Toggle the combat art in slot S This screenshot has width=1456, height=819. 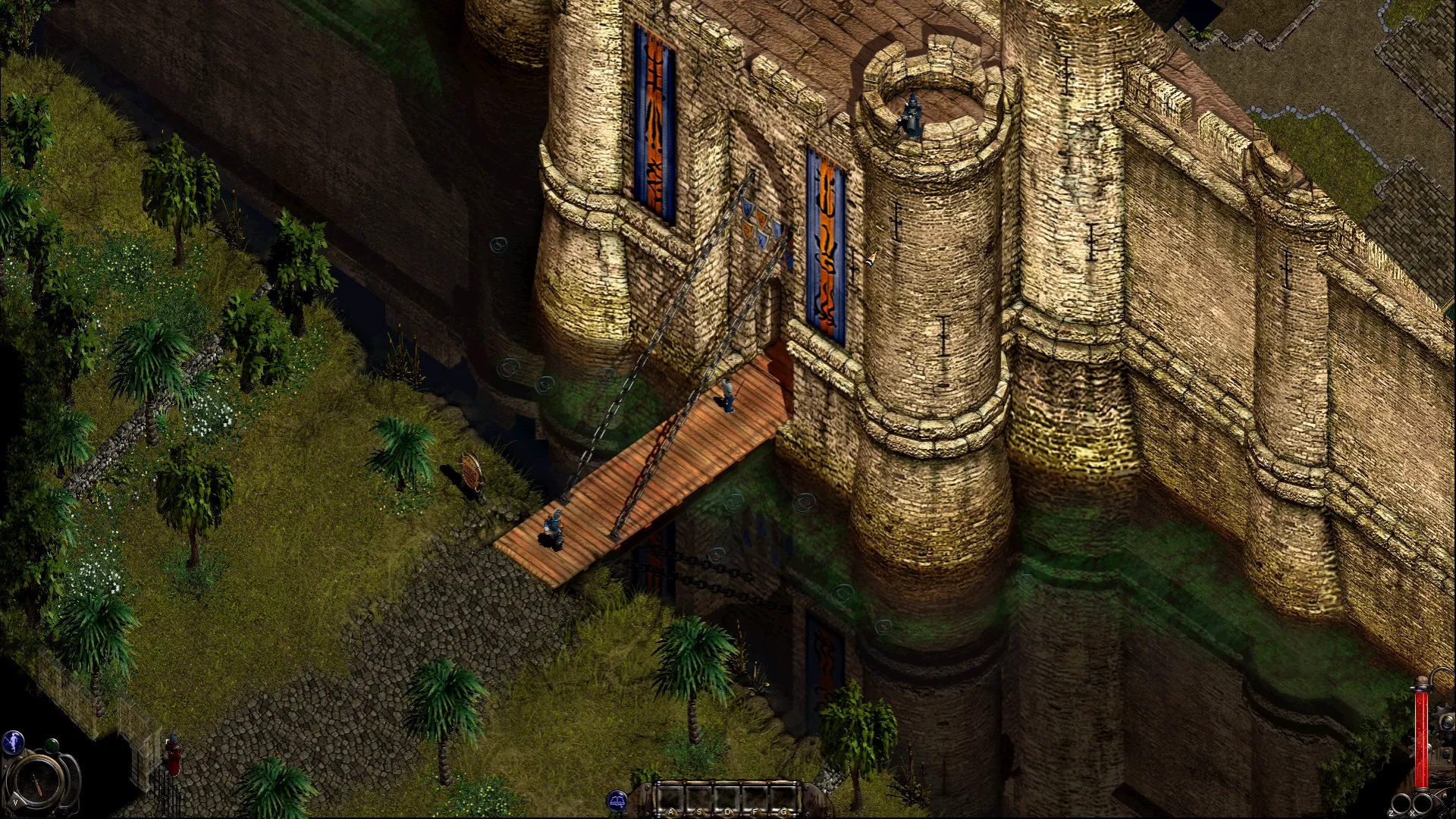(x=700, y=798)
